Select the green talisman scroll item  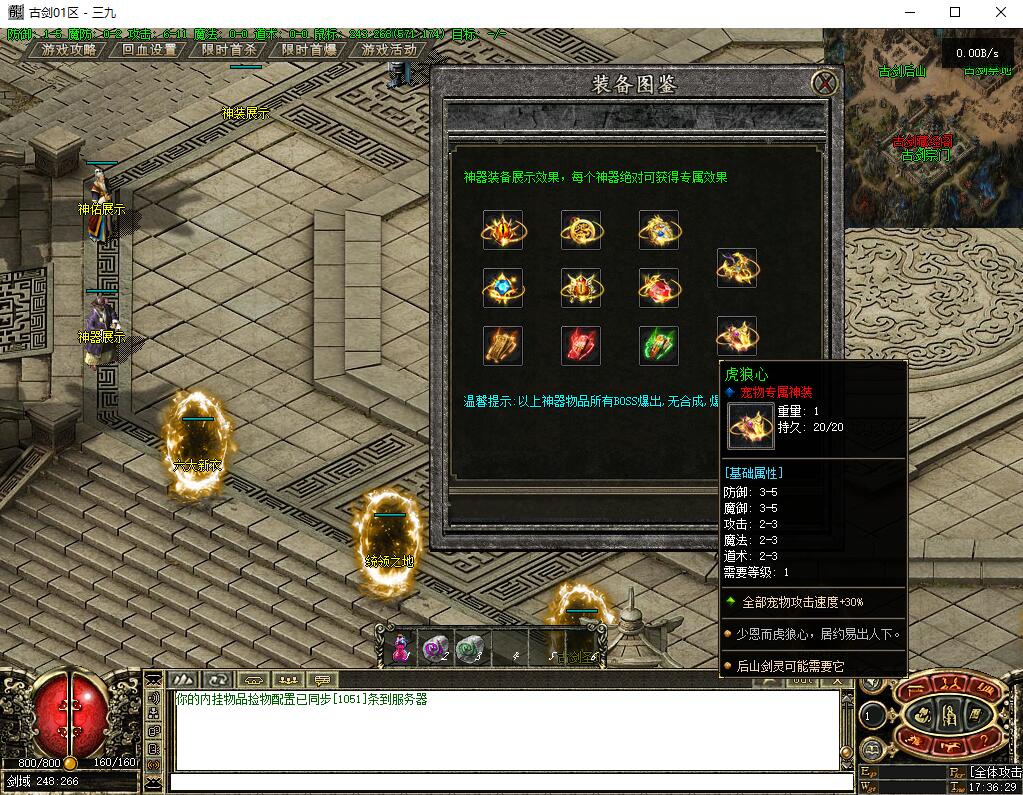[x=659, y=346]
